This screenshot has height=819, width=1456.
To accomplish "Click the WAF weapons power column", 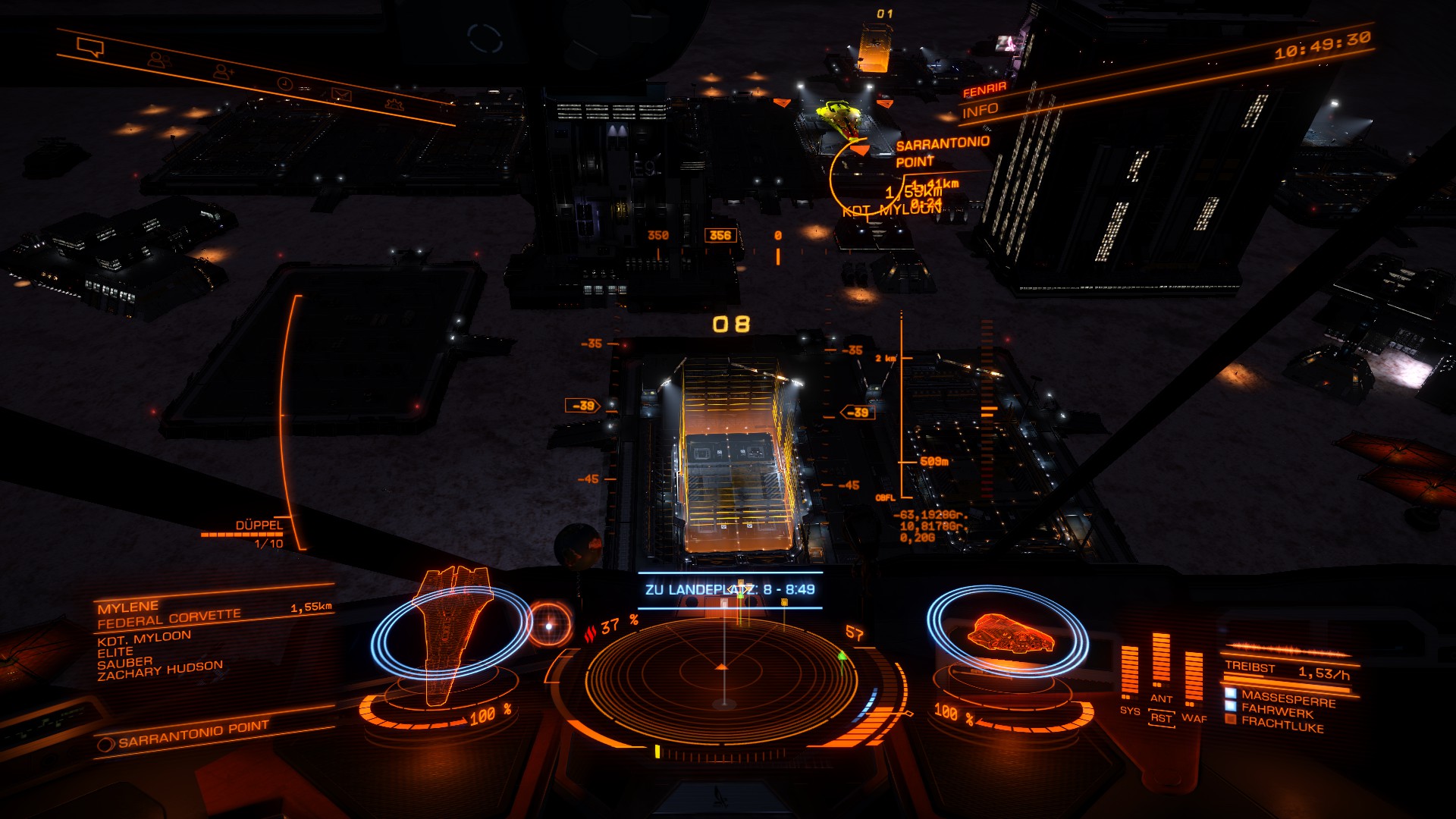I will 1194,679.
